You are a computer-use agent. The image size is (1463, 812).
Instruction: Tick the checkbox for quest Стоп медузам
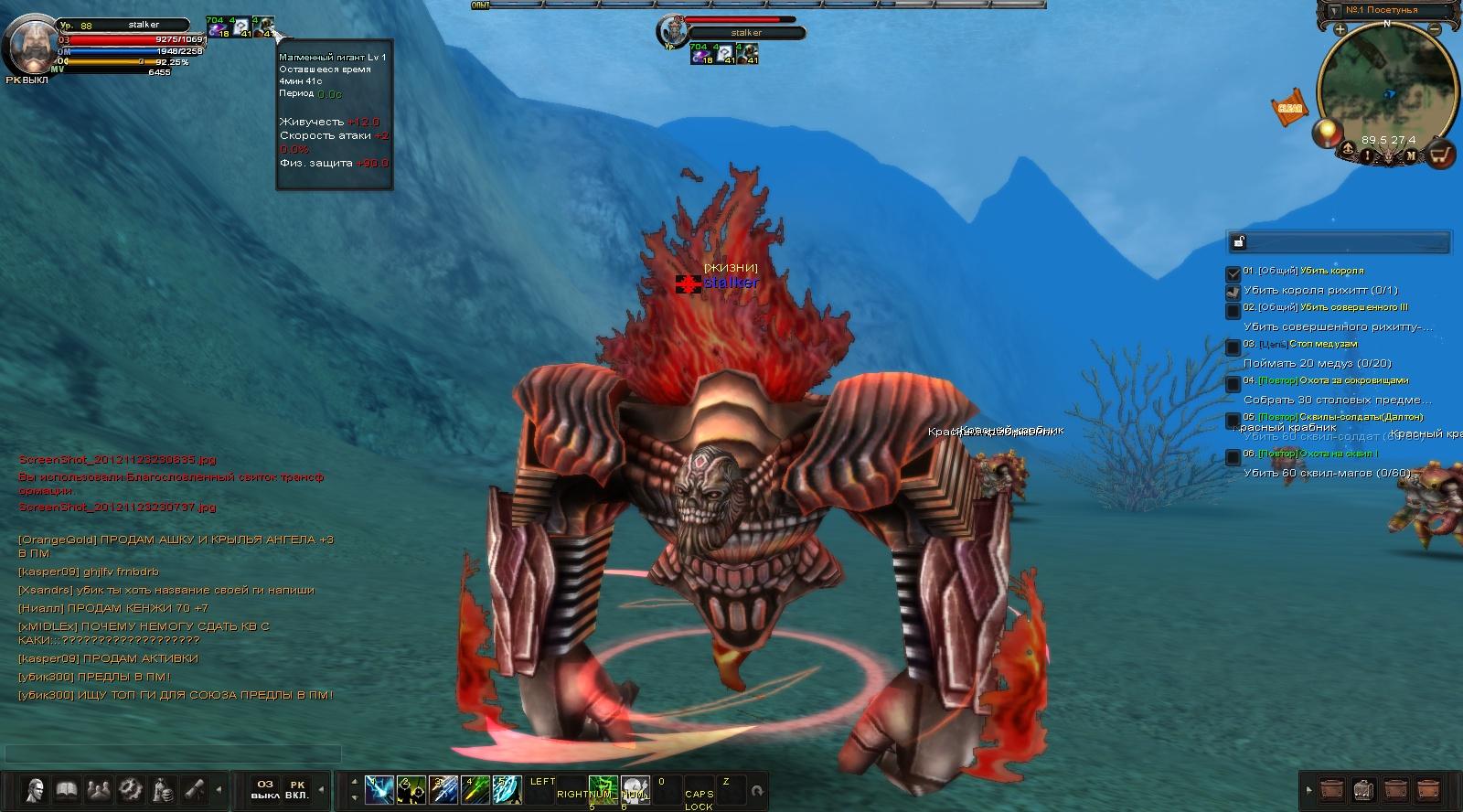coord(1233,347)
